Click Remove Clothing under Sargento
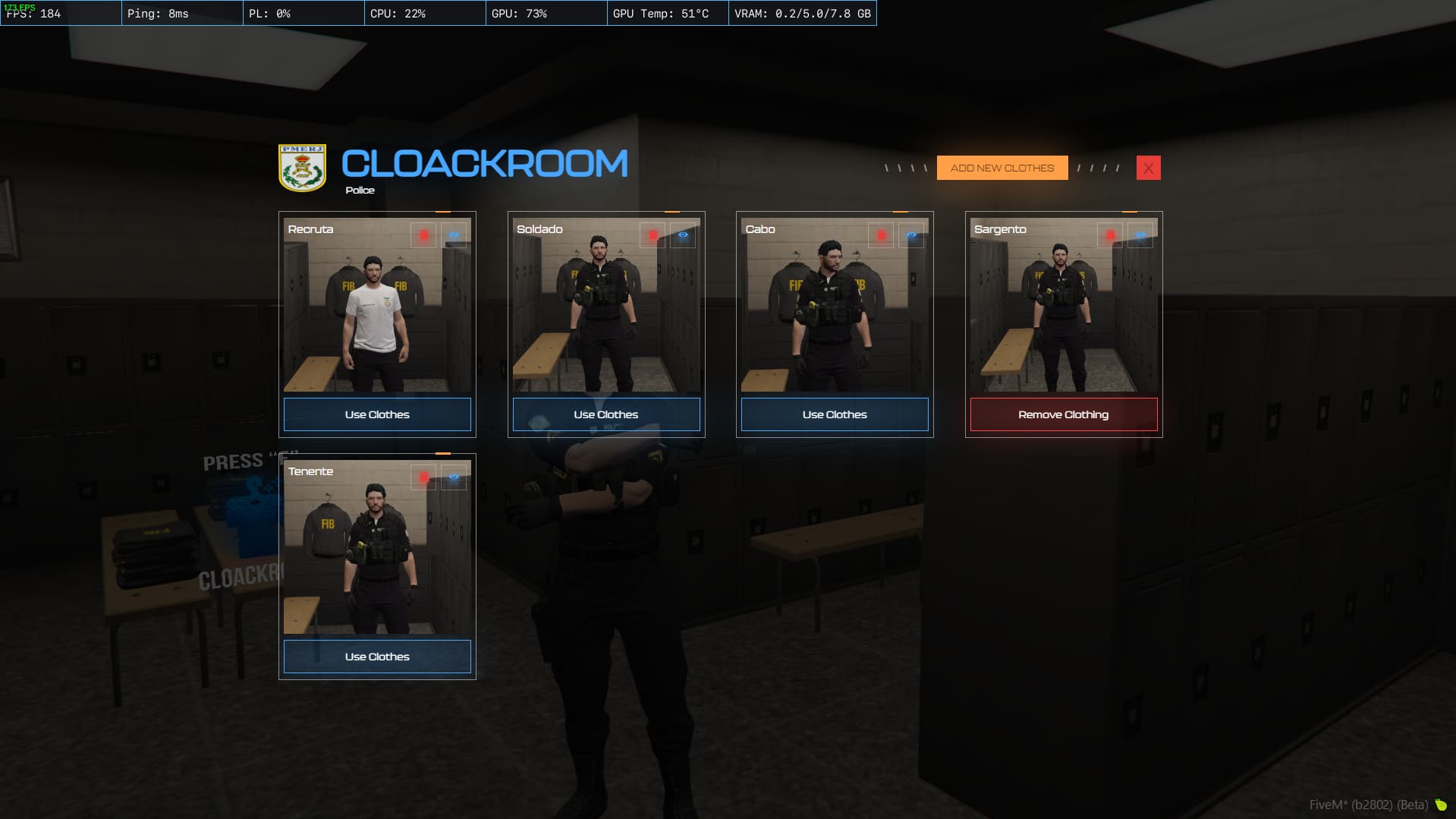 pos(1063,414)
